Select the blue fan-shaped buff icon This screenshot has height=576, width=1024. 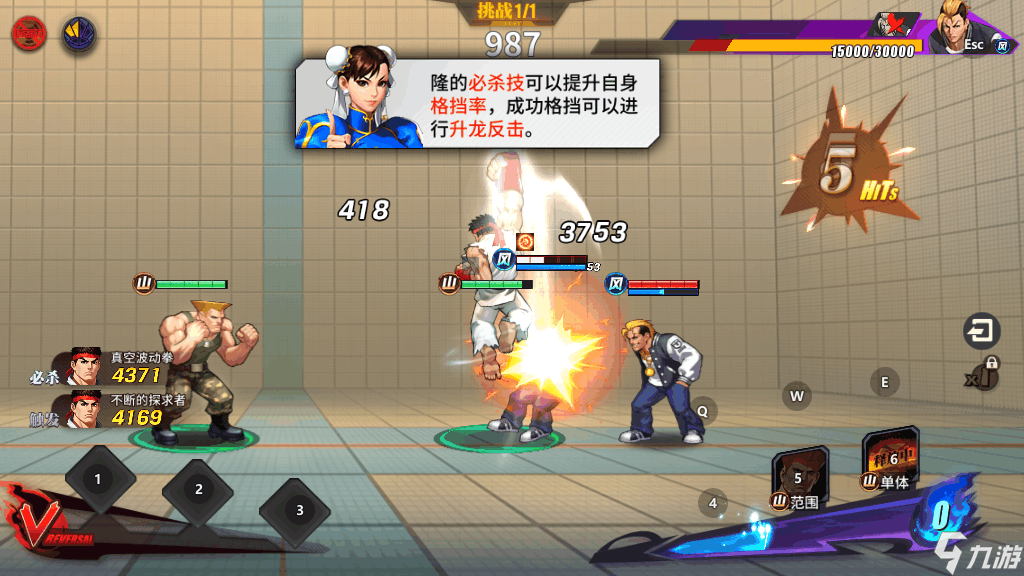tap(79, 33)
